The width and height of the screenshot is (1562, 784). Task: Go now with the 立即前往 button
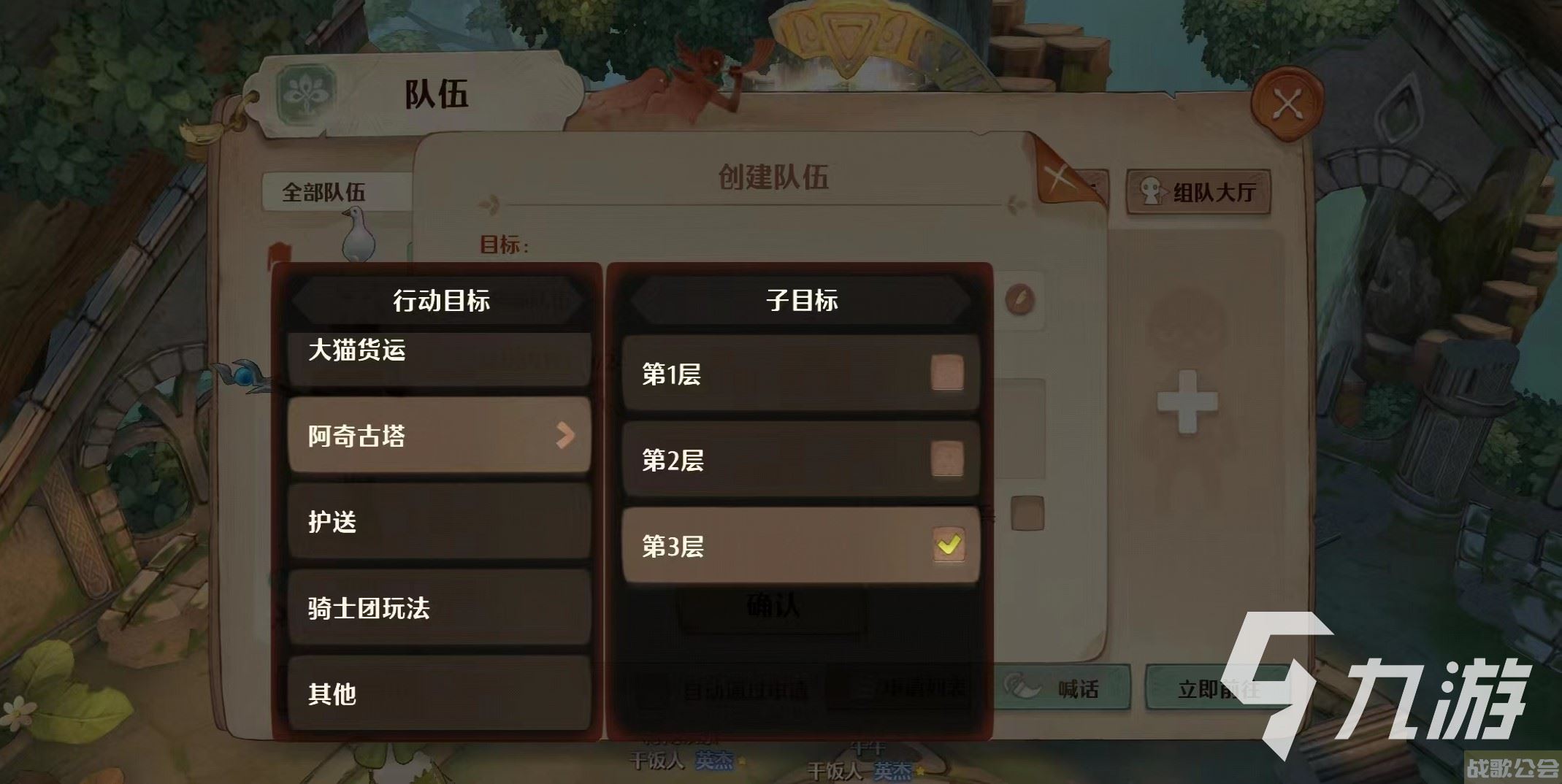1216,688
